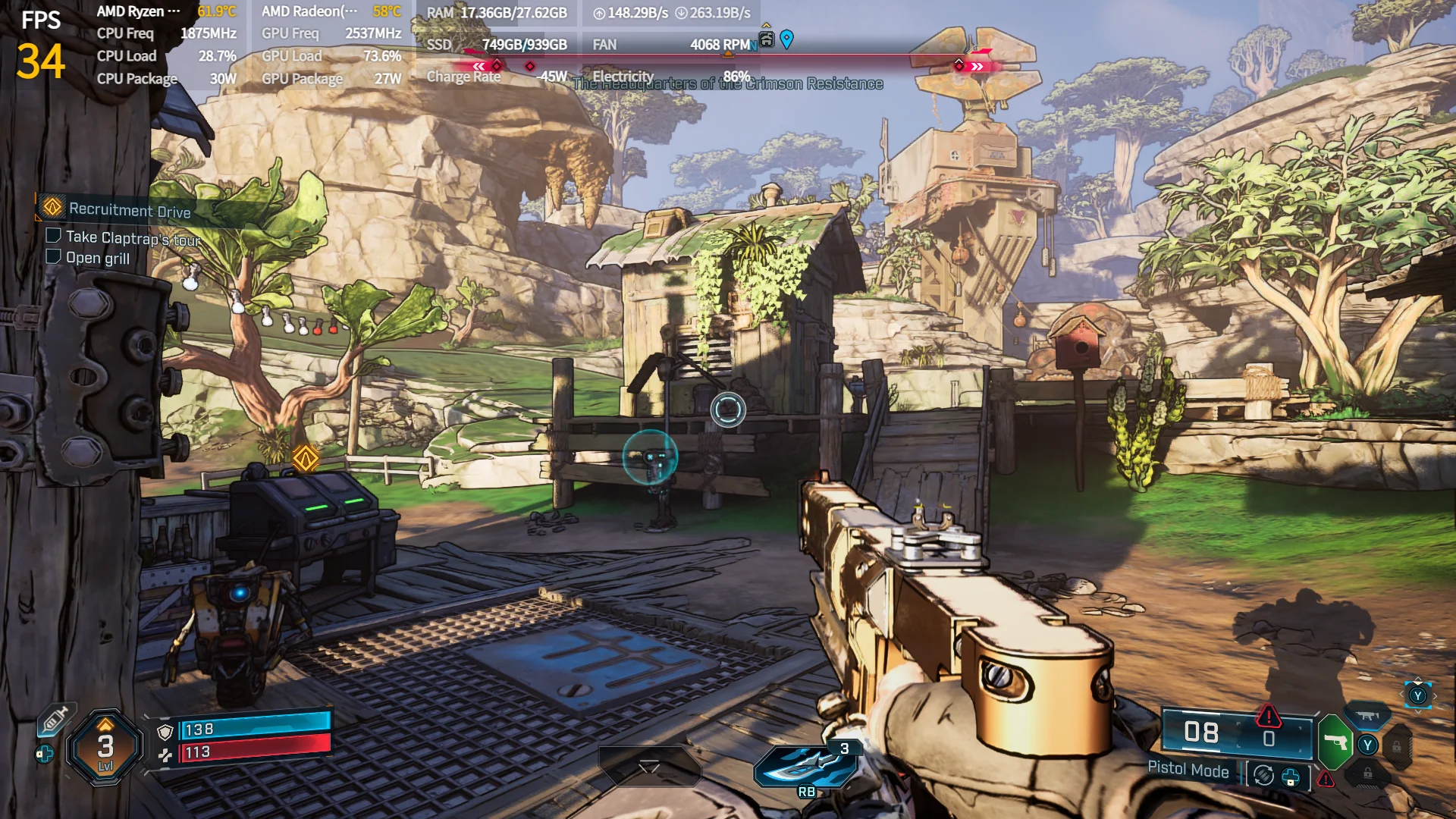Click the ammo swap mode icon
The height and width of the screenshot is (819, 1456).
(x=1263, y=776)
